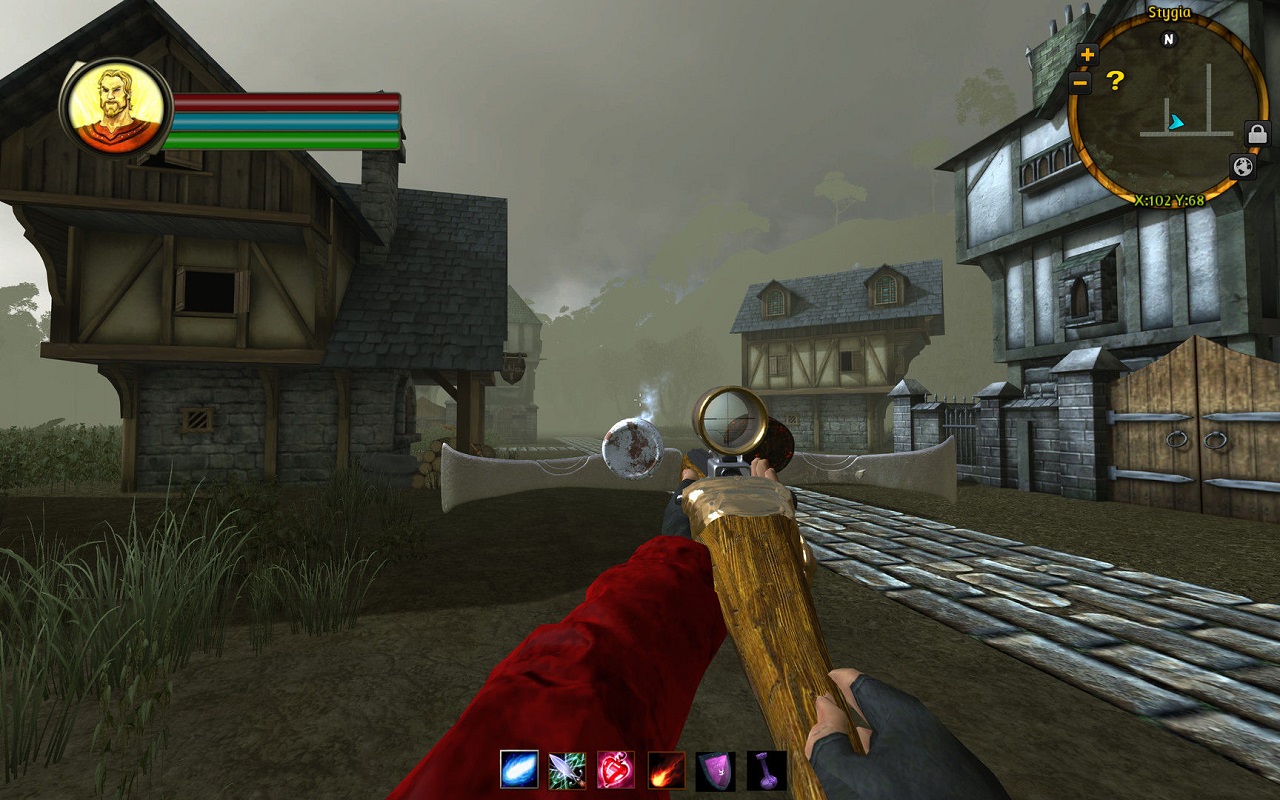Cast the fireball spell from the hotbar
Image resolution: width=1280 pixels, height=800 pixels.
coord(666,770)
